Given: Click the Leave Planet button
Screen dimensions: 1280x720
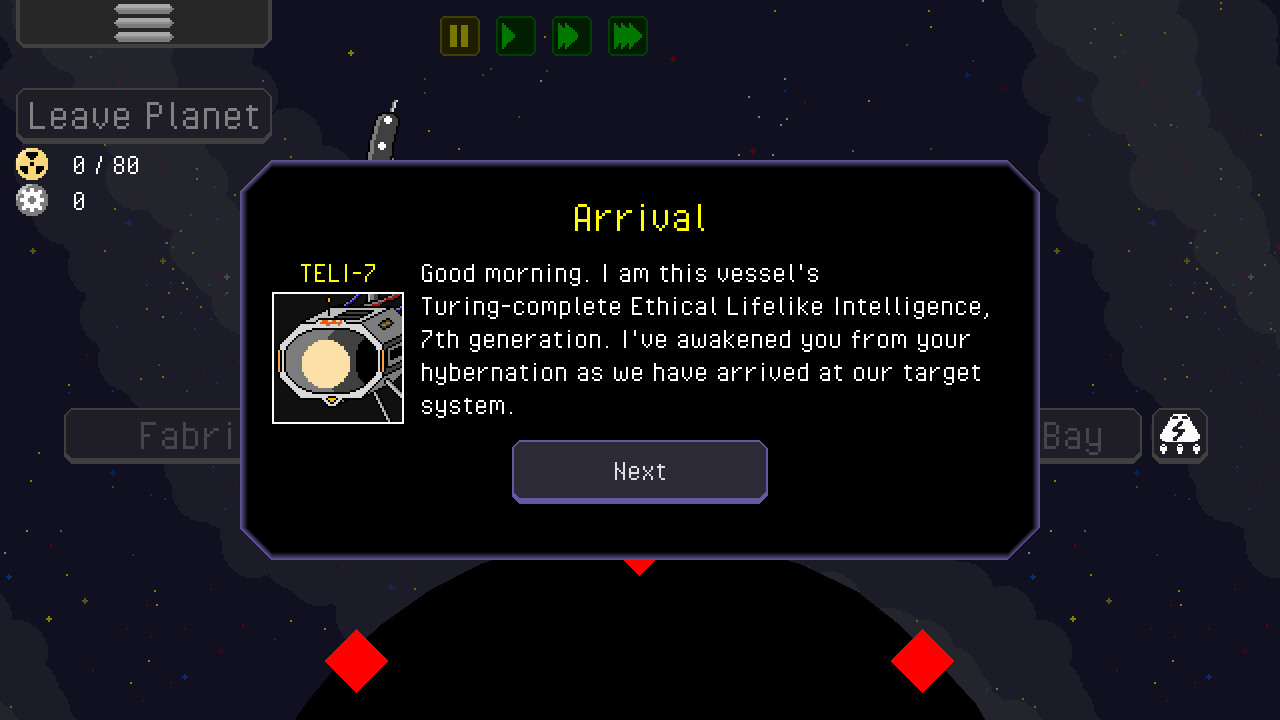Looking at the screenshot, I should (x=143, y=115).
